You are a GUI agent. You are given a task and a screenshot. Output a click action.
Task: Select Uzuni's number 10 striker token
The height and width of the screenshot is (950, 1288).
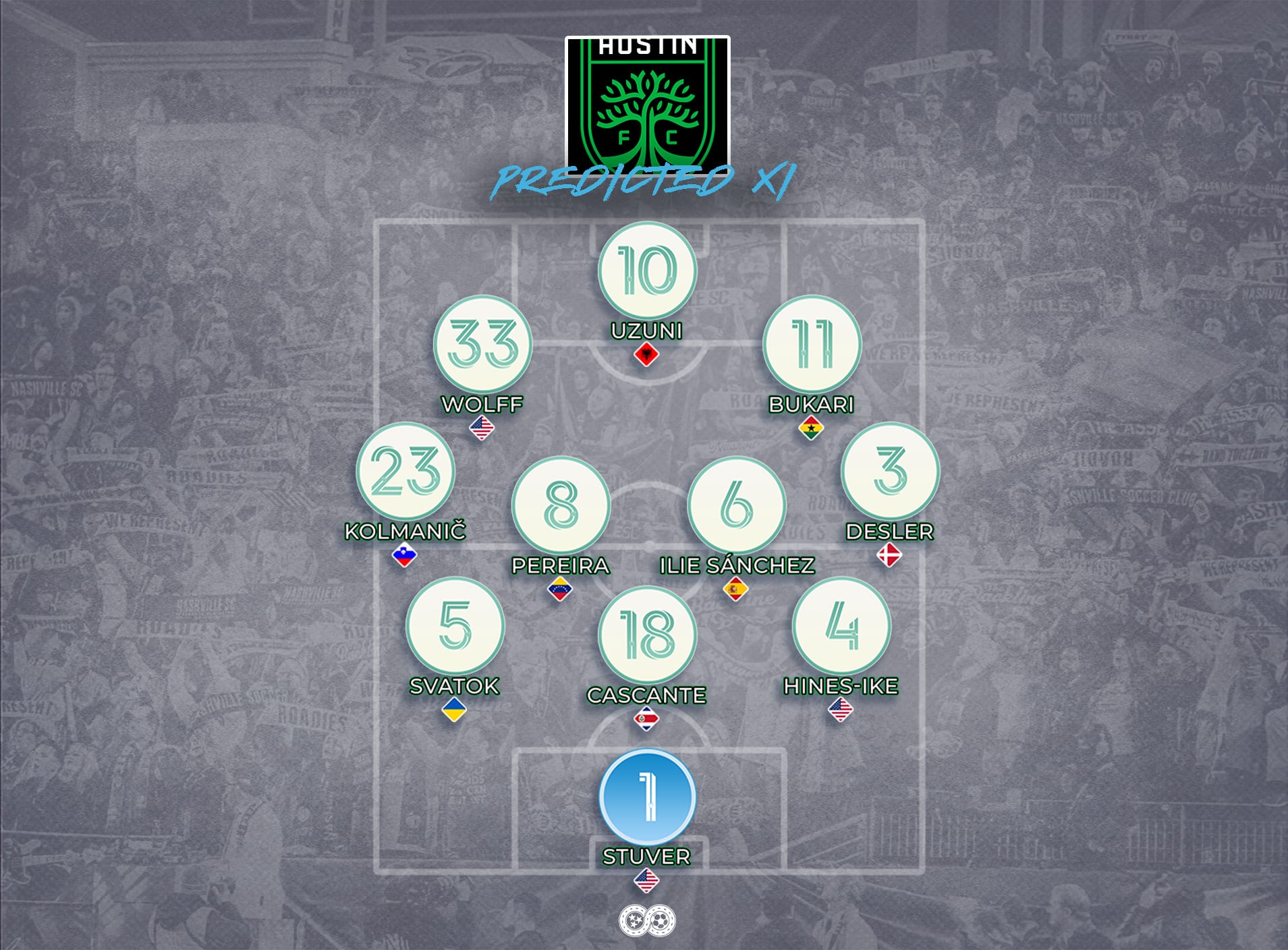click(x=646, y=271)
